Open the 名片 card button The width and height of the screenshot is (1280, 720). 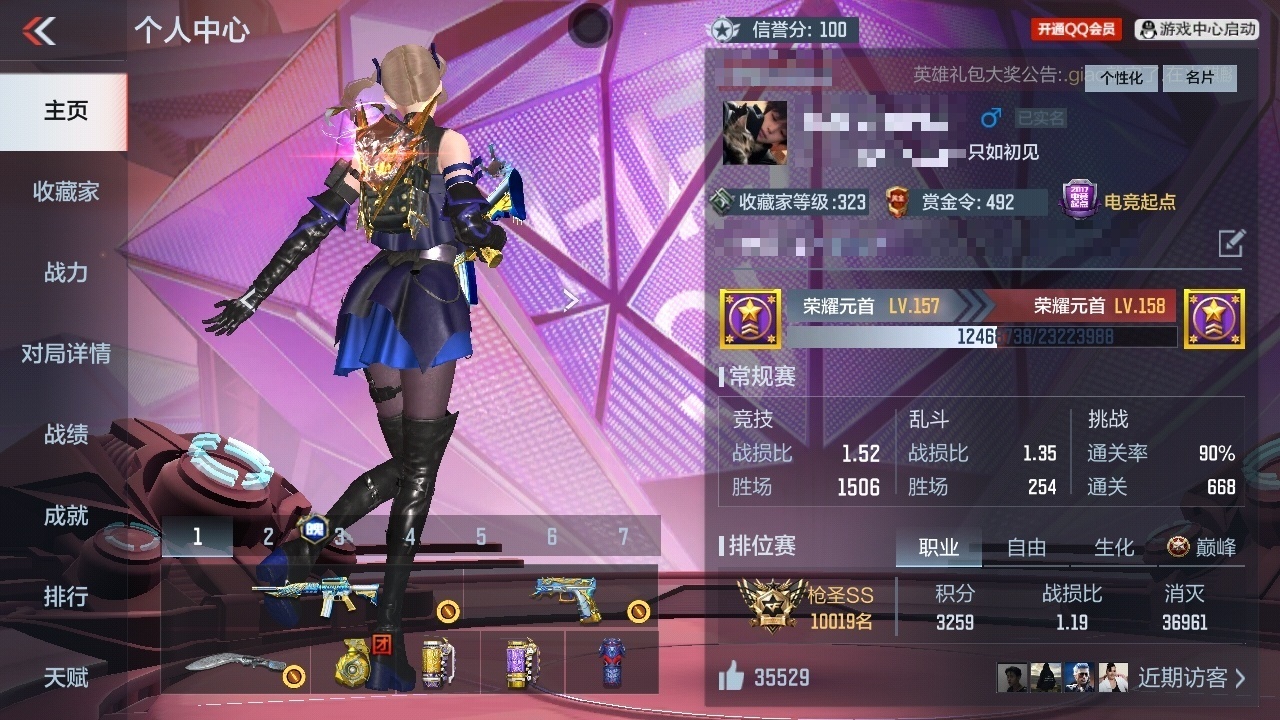coord(1200,78)
